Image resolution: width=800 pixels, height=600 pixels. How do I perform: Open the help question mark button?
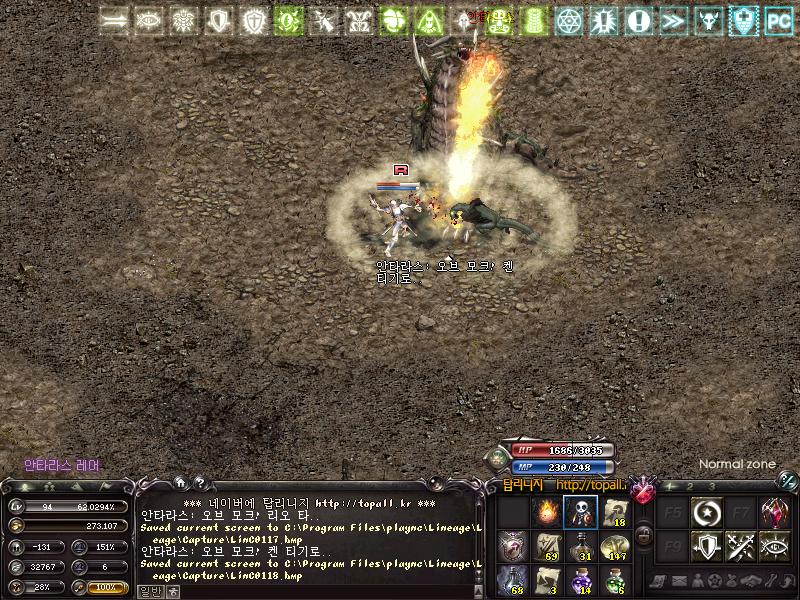[198, 483]
